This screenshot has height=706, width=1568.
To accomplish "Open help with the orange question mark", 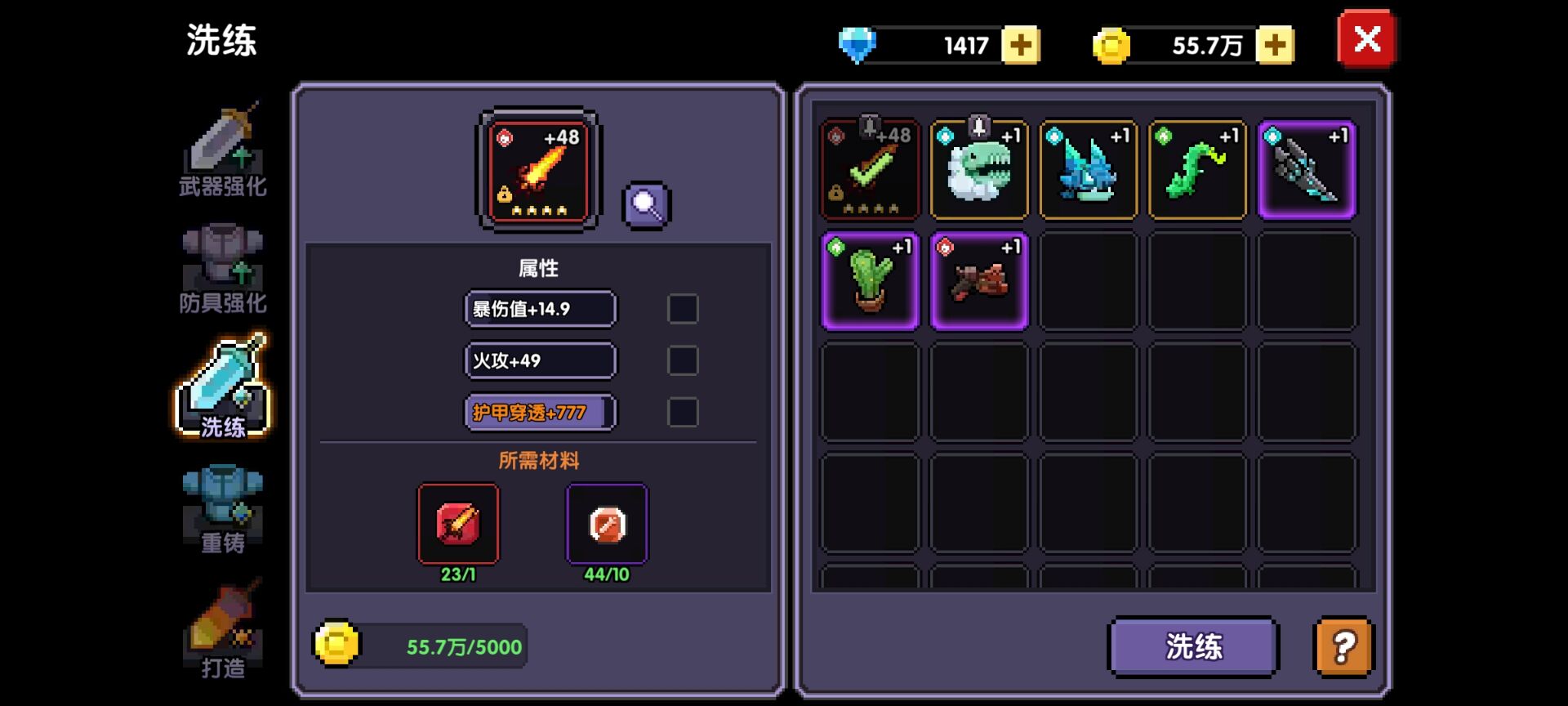I will click(1343, 646).
